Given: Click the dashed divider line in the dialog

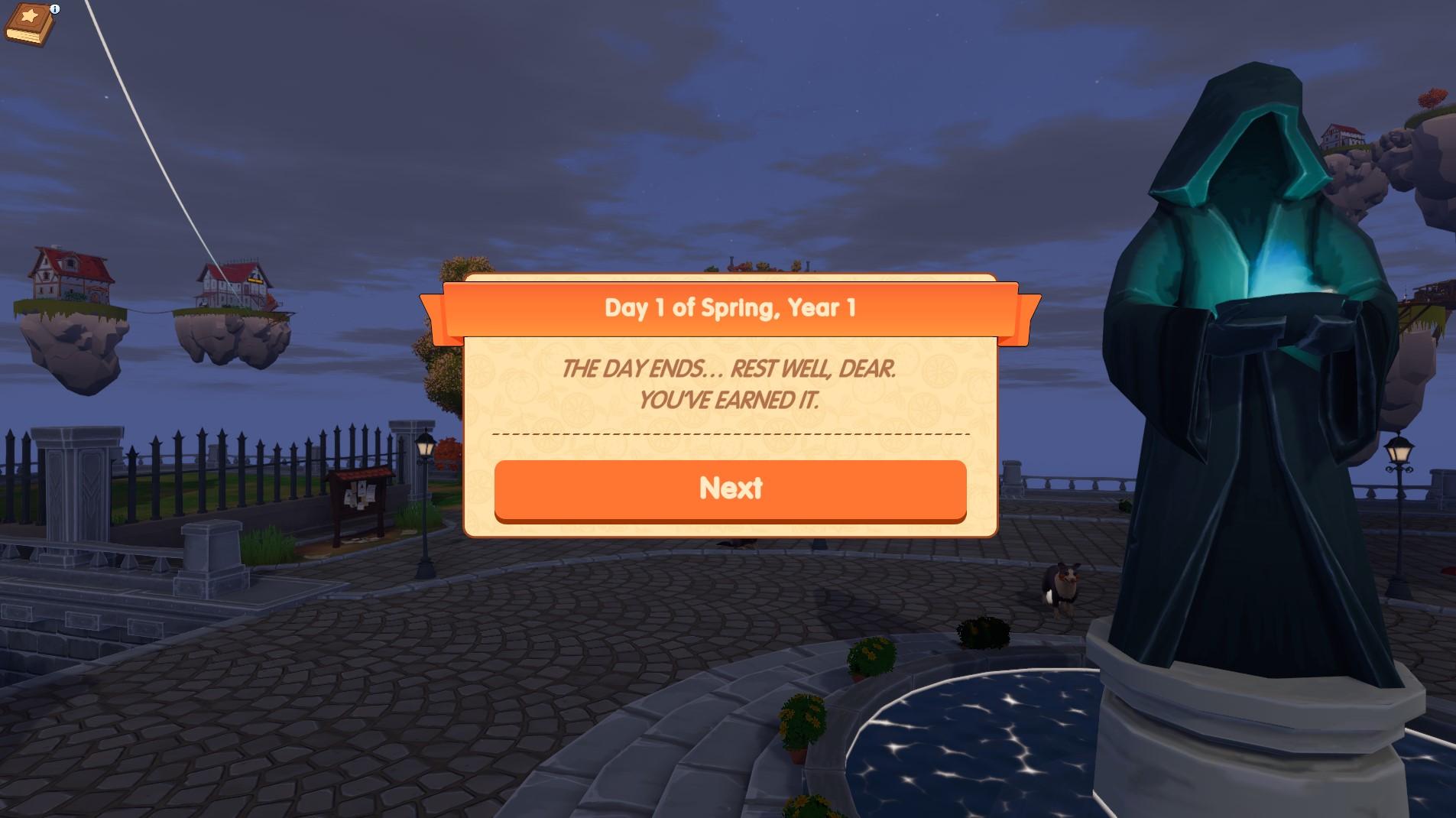Looking at the screenshot, I should (x=731, y=433).
